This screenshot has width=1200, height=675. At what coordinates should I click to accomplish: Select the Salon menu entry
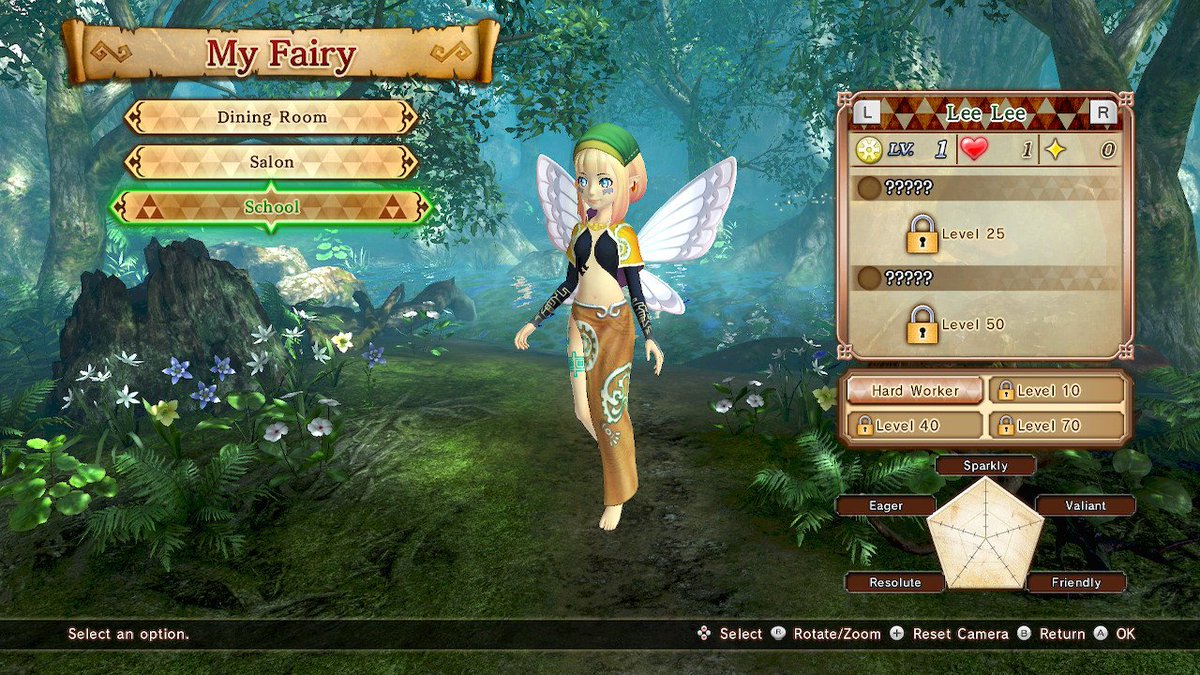click(x=271, y=162)
